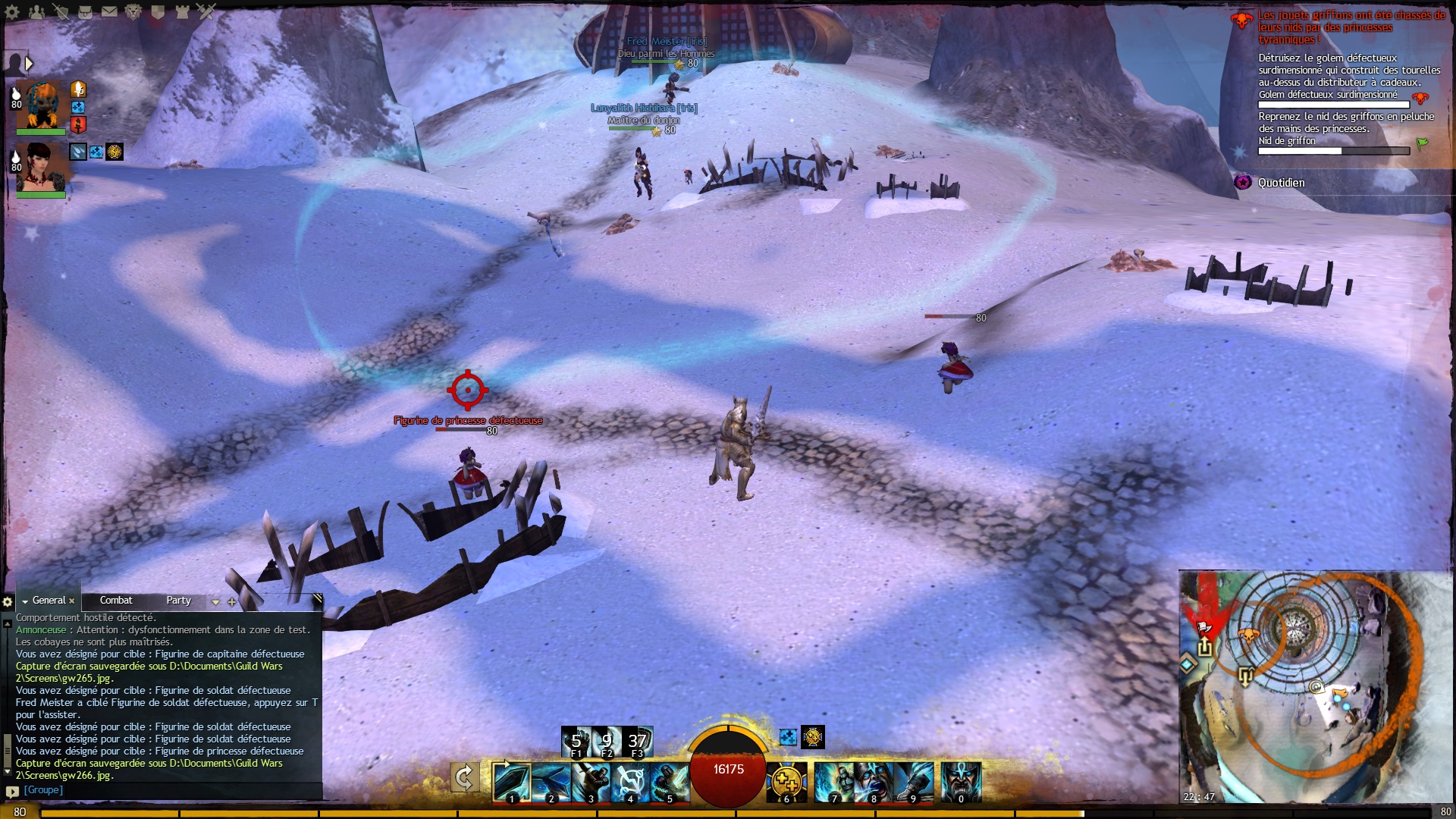This screenshot has height=819, width=1456.
Task: Close the General chat tab
Action: tap(72, 601)
